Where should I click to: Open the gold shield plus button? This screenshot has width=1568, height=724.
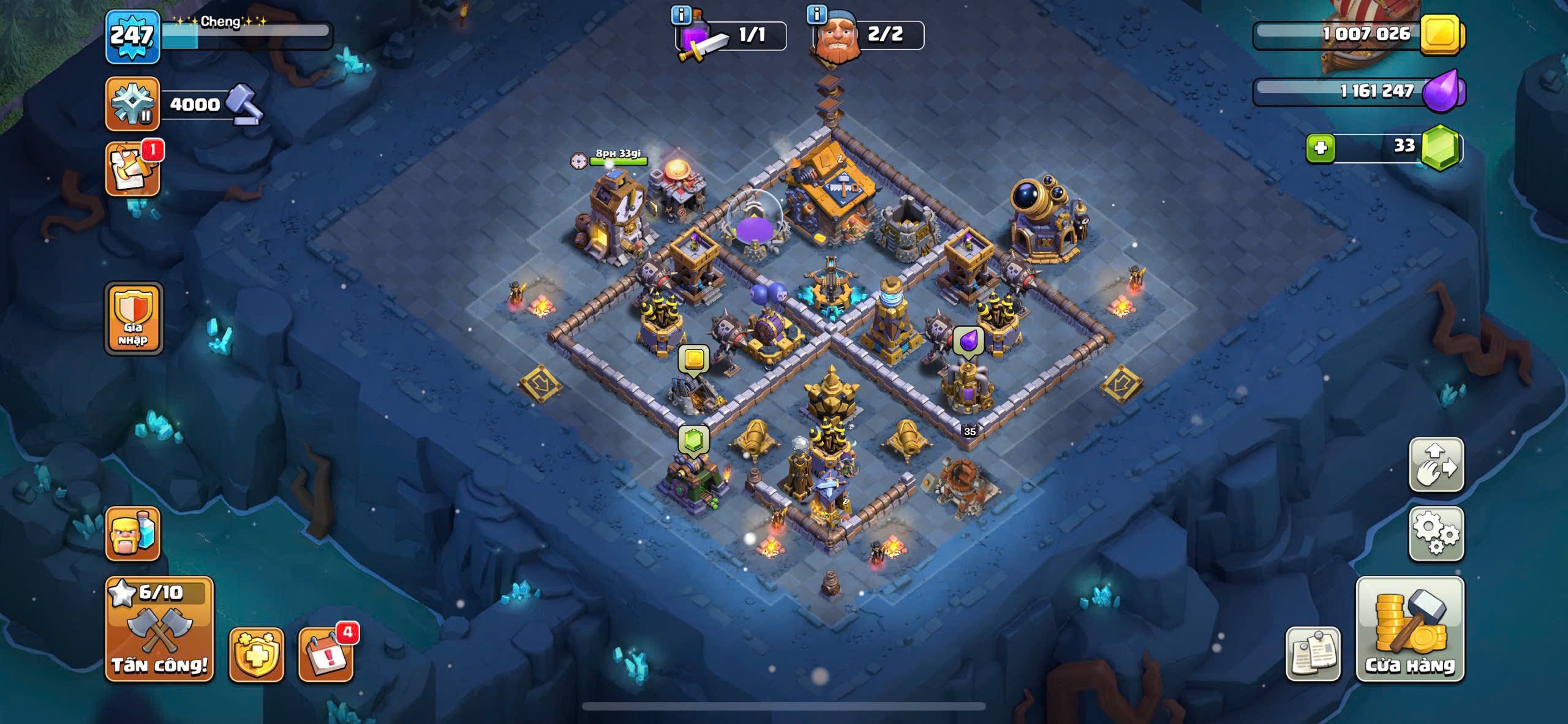[x=256, y=654]
